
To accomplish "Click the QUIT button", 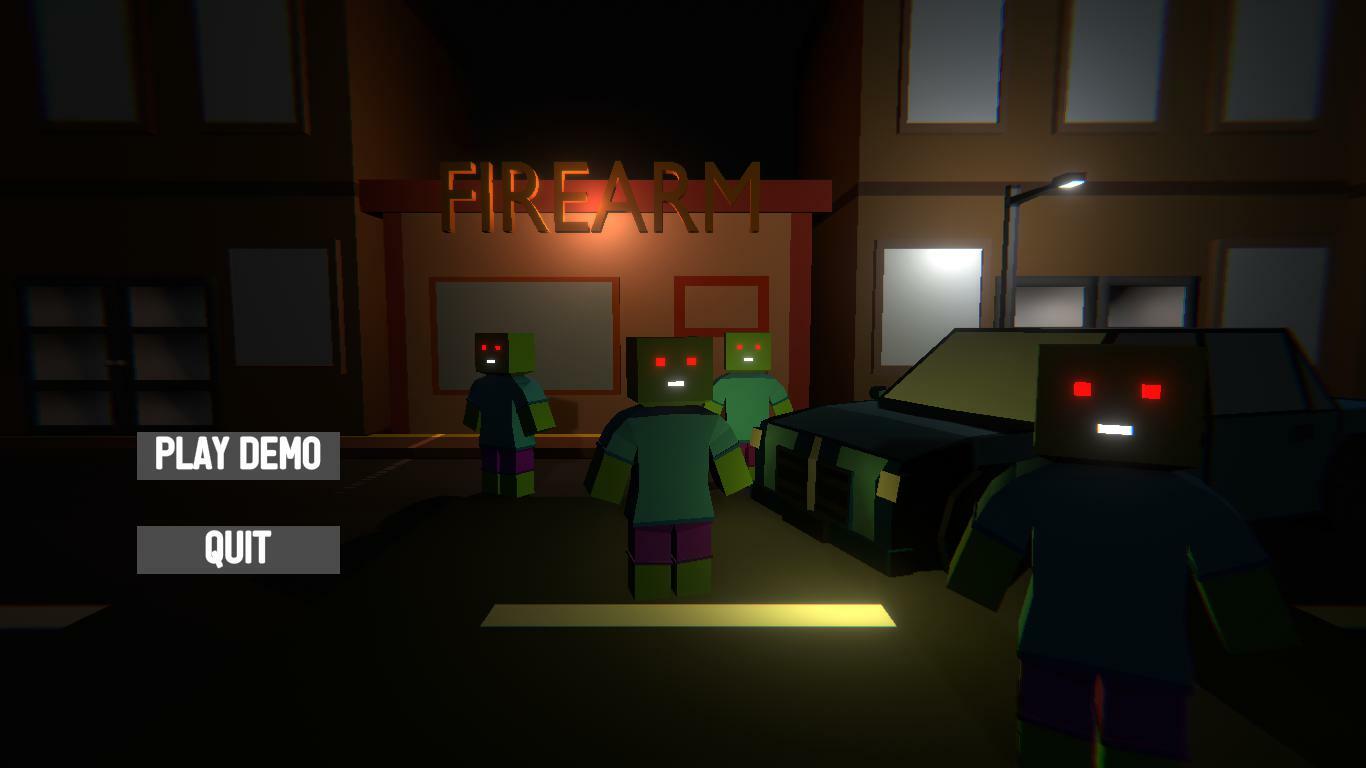I will click(x=237, y=547).
